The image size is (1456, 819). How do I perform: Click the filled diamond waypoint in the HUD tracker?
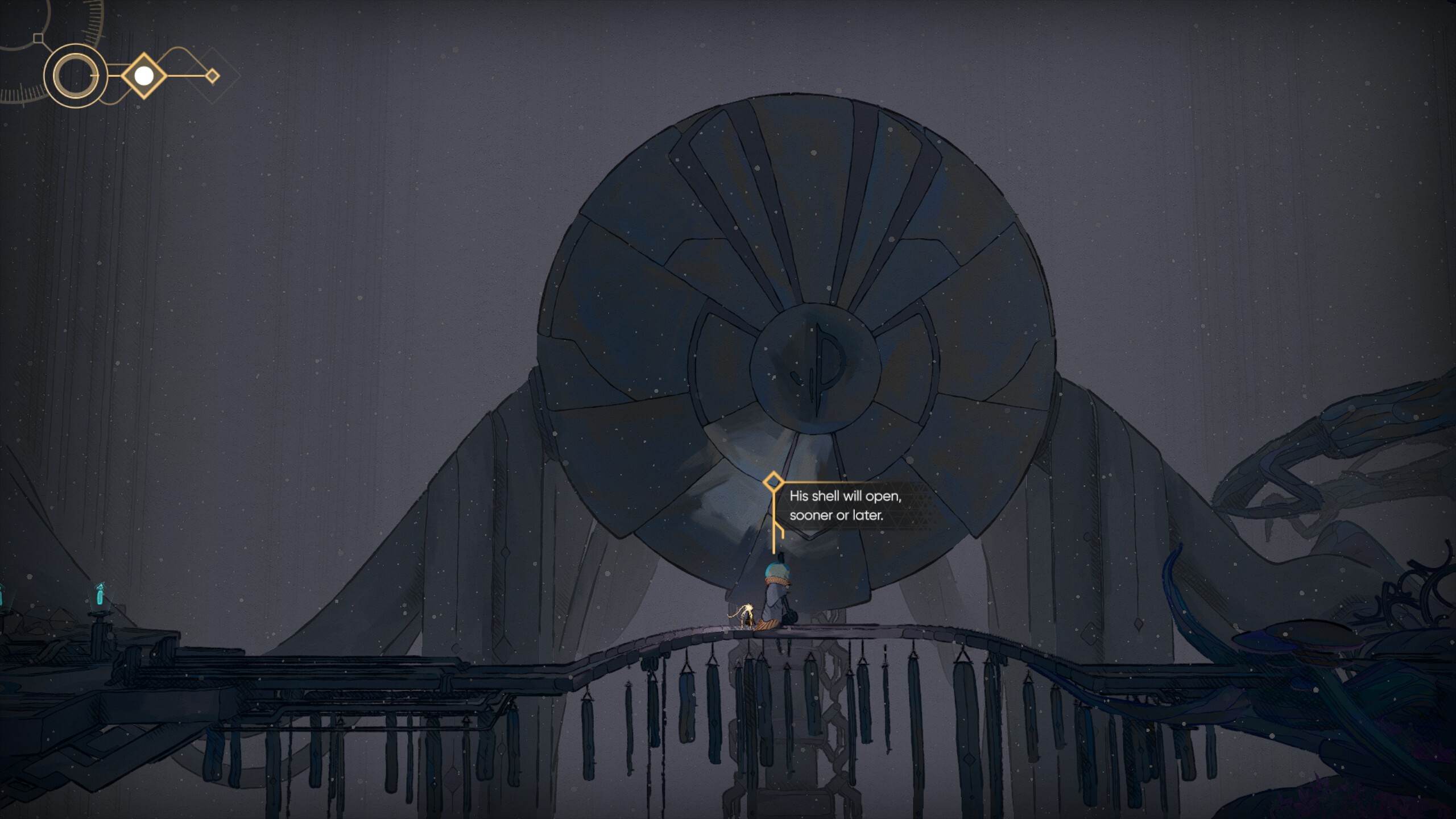[x=144, y=76]
